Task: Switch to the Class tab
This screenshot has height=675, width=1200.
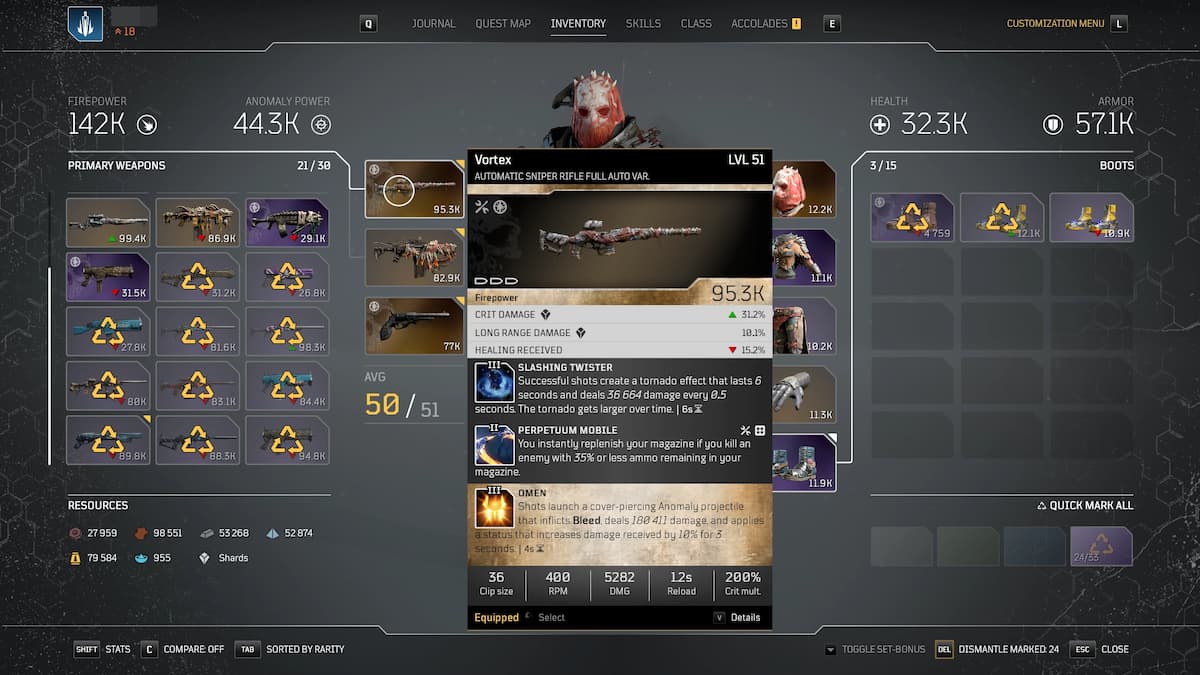Action: [696, 23]
